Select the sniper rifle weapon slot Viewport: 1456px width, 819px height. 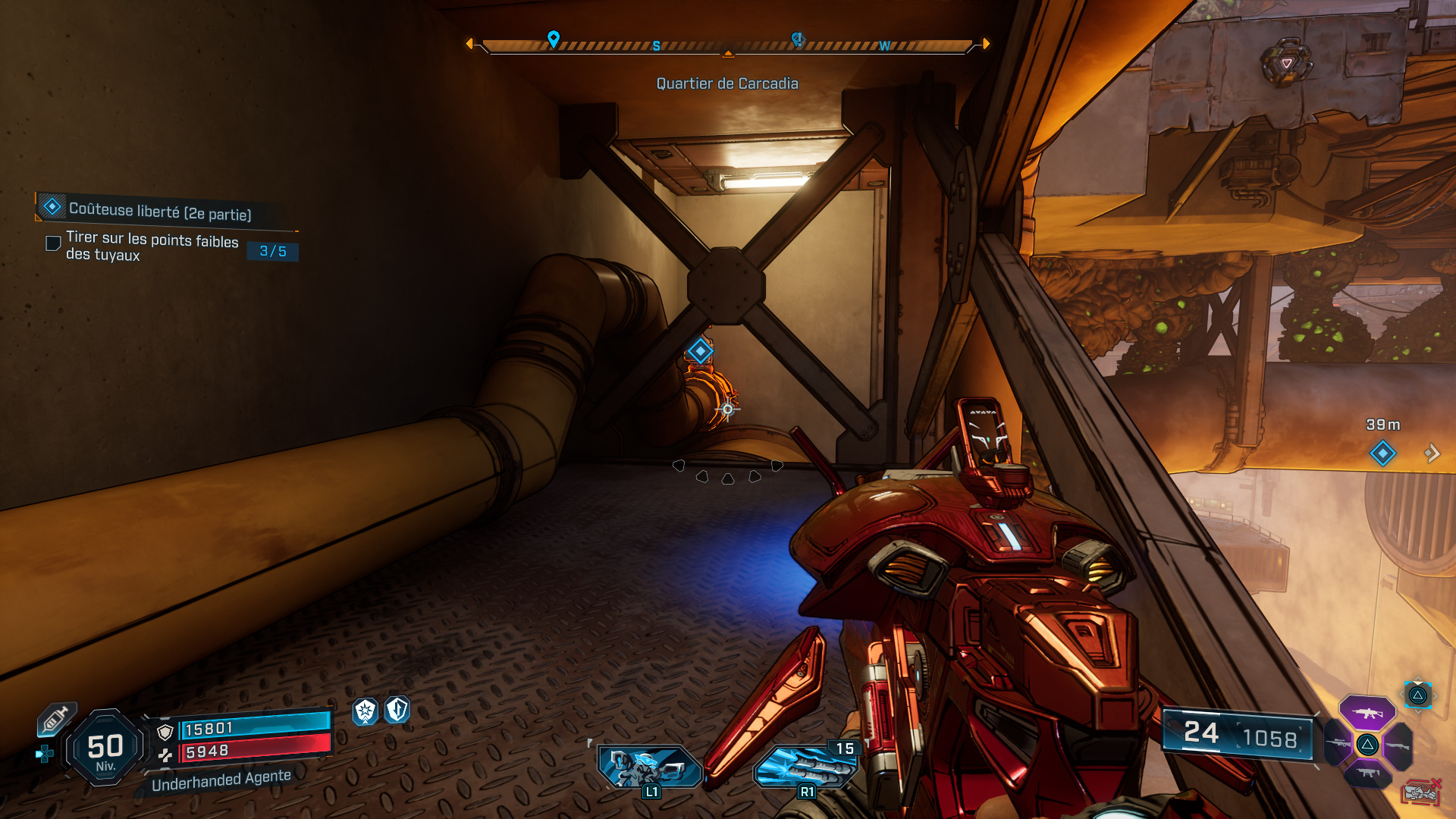tap(1339, 744)
